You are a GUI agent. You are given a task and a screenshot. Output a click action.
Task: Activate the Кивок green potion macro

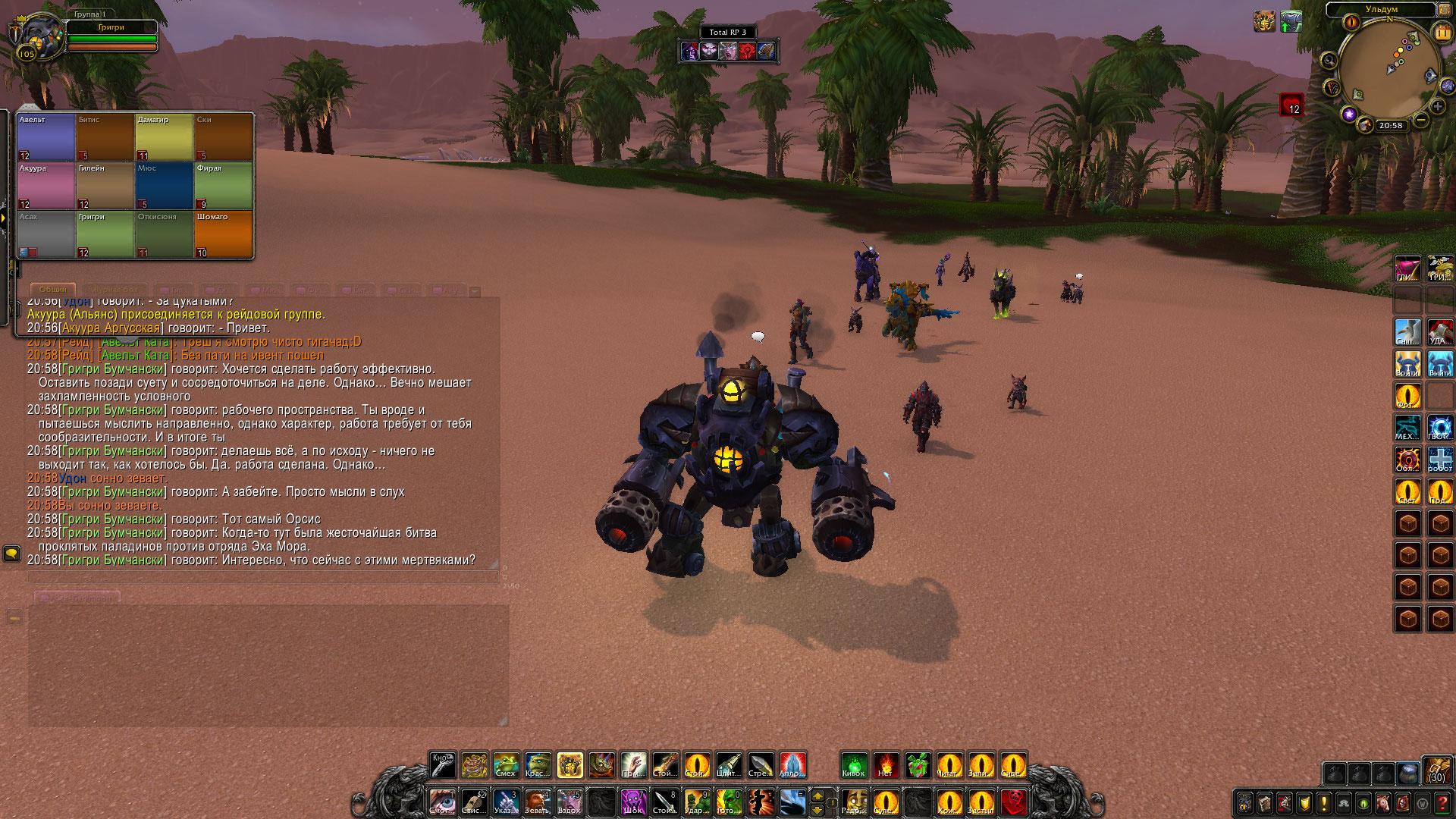(854, 765)
